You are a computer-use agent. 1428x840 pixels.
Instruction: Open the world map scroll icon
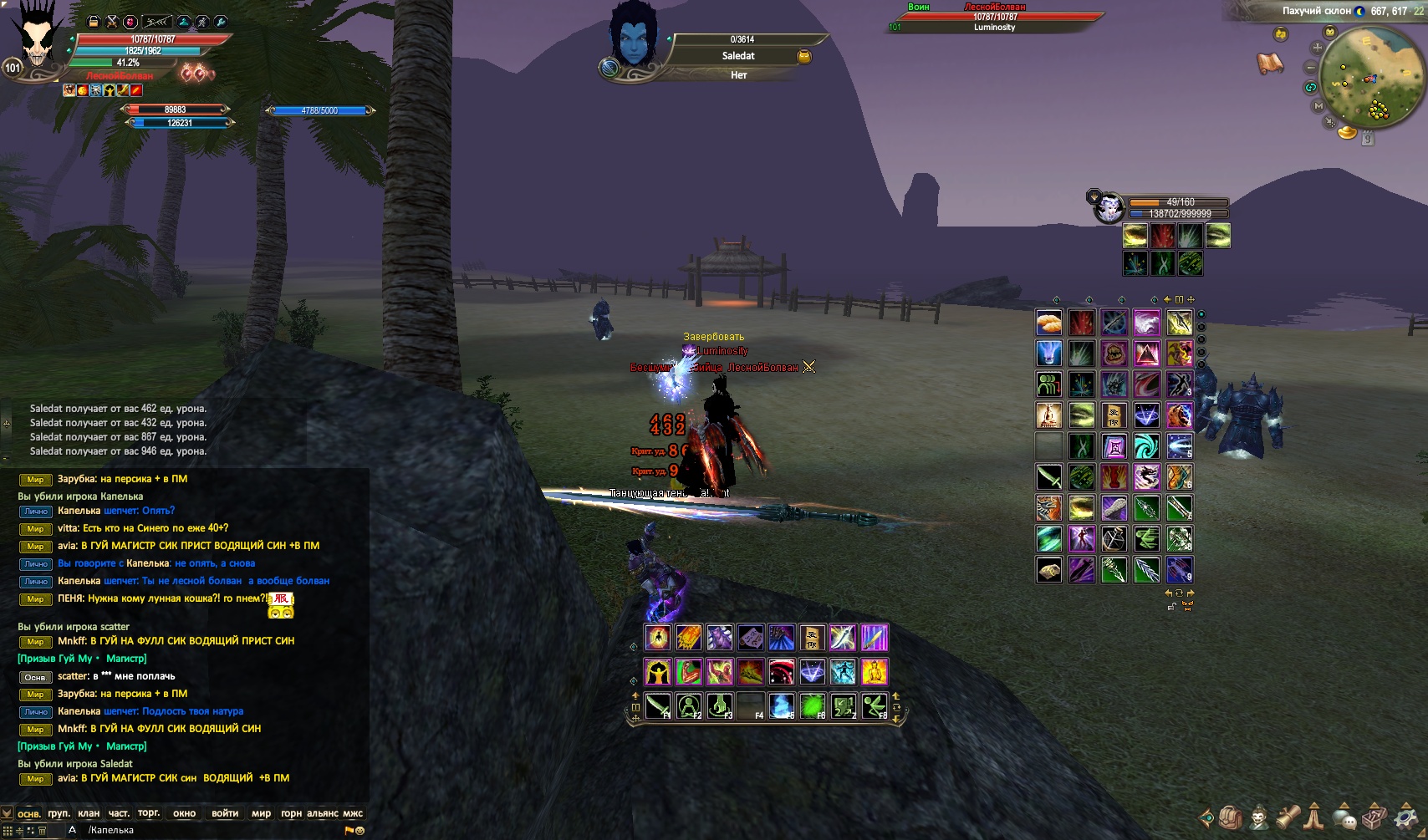click(x=1270, y=63)
